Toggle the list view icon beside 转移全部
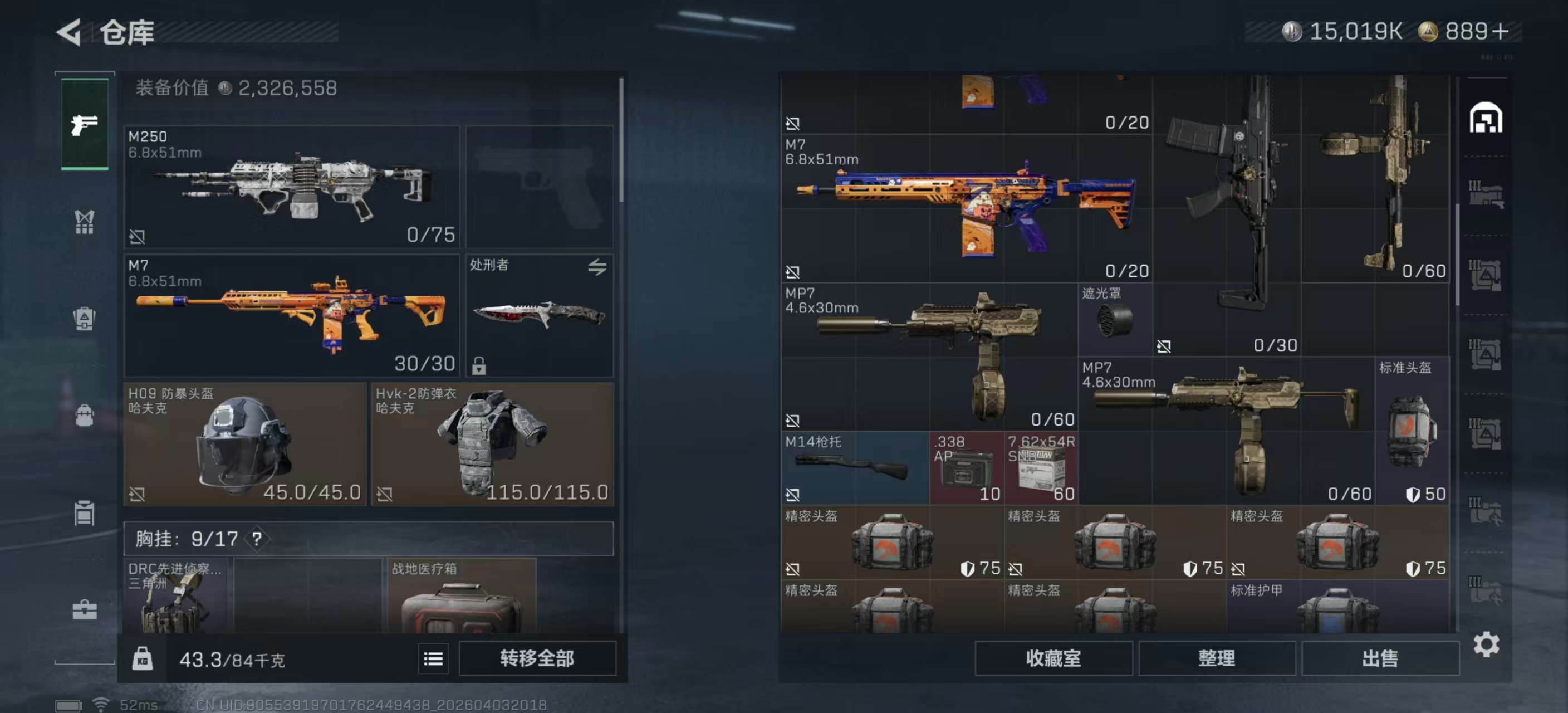 (433, 658)
